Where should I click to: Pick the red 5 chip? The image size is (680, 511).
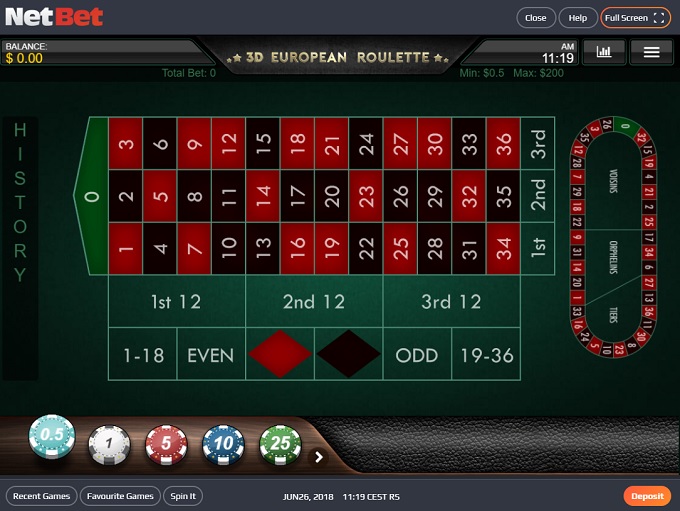click(166, 443)
